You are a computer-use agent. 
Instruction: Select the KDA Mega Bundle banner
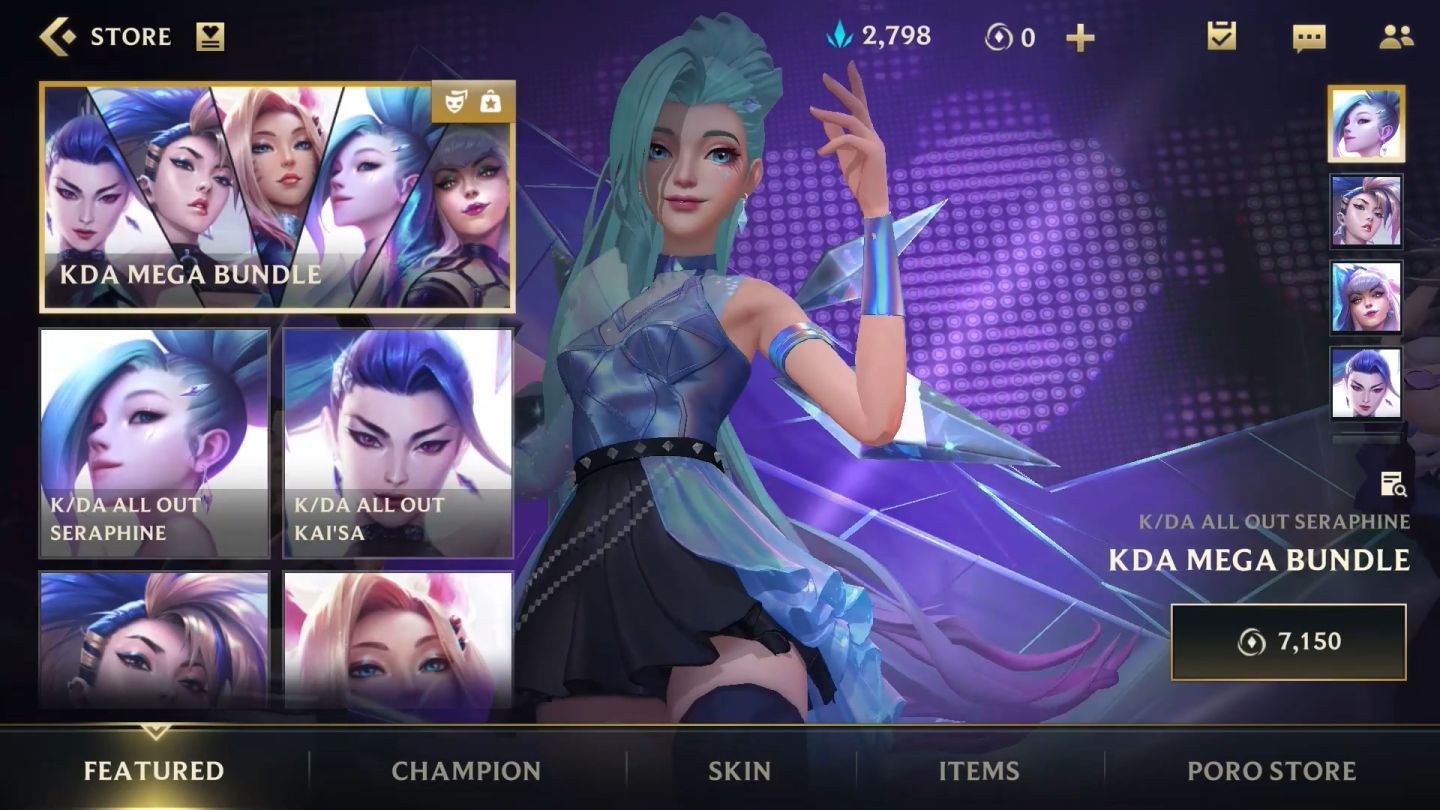point(277,197)
